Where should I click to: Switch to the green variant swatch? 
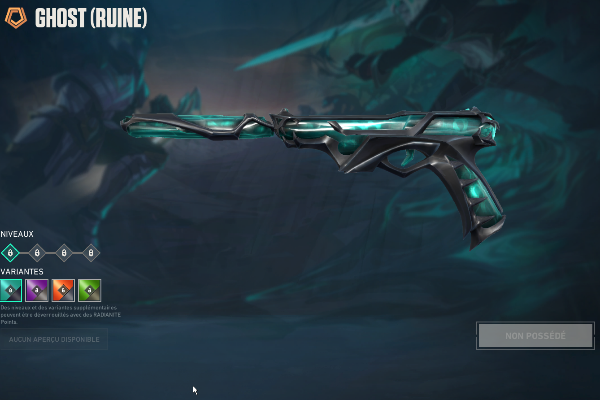90,290
